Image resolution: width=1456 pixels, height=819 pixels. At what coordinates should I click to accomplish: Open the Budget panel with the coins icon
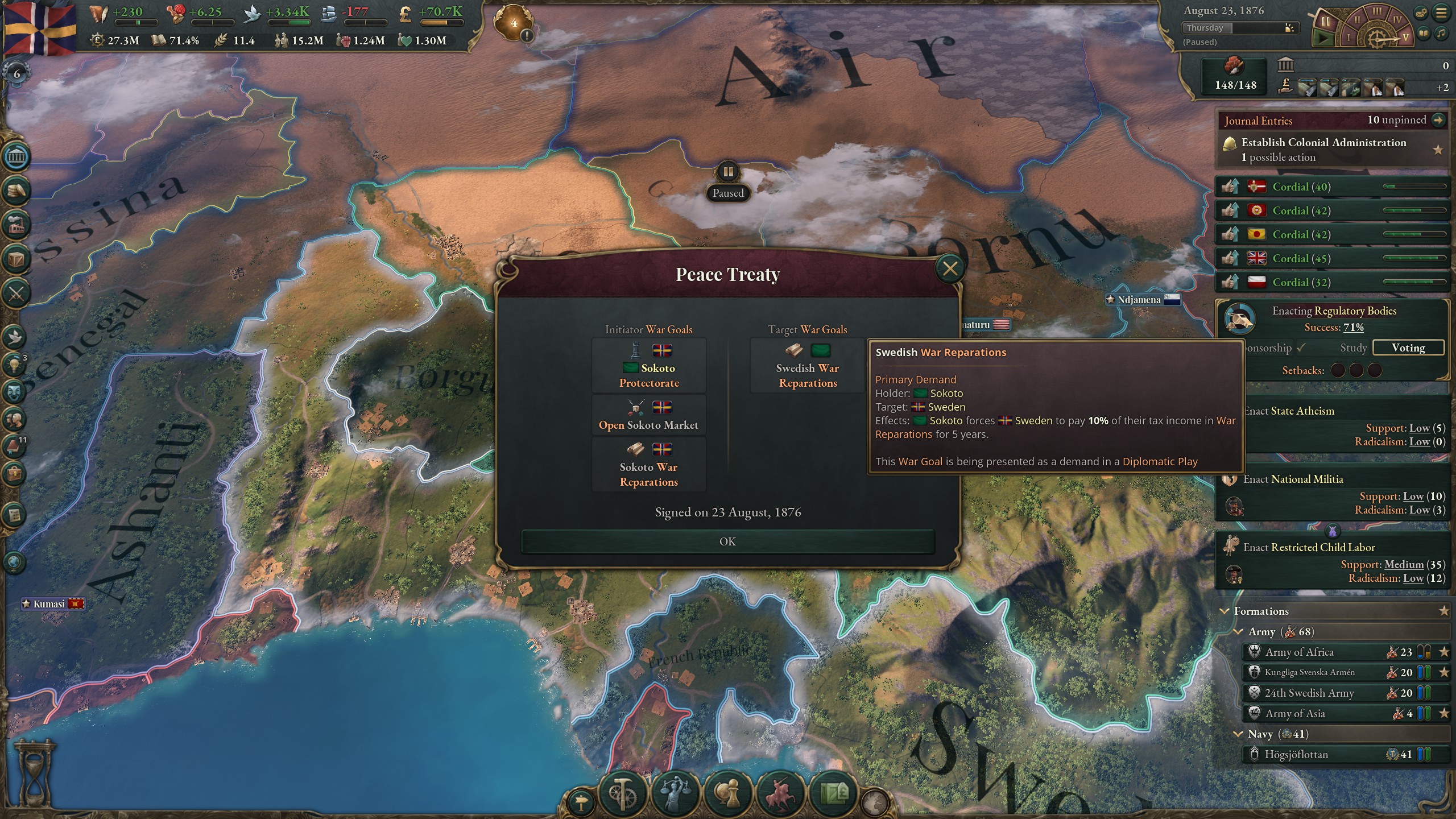point(16,189)
